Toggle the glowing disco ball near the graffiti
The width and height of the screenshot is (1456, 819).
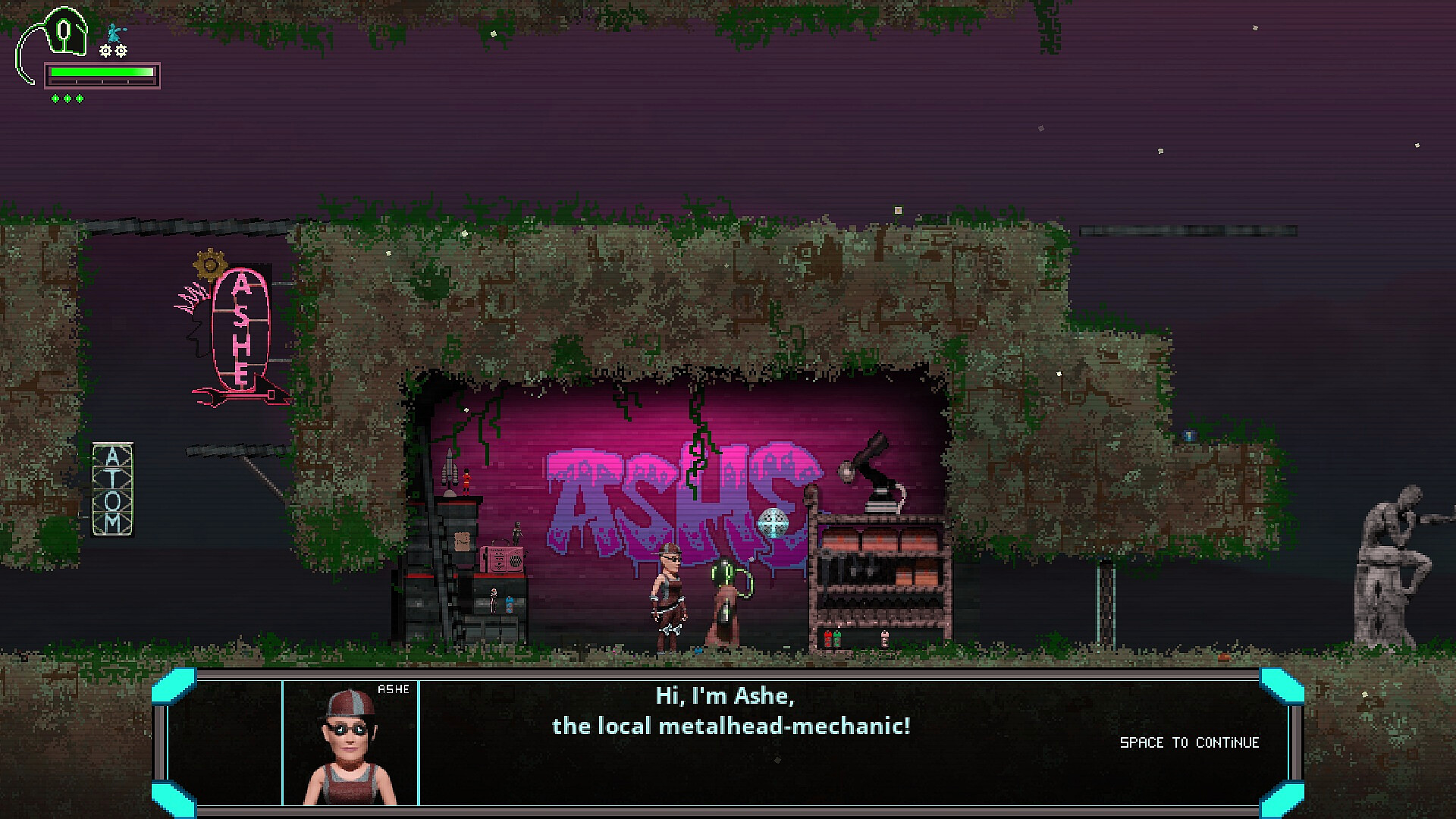coord(772,522)
